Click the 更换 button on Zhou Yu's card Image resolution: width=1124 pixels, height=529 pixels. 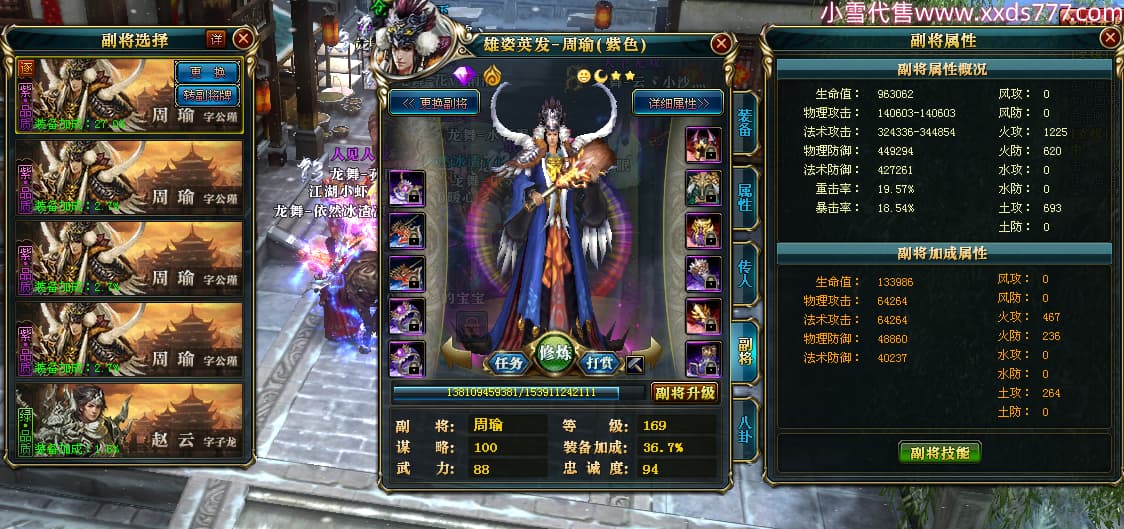pos(207,72)
